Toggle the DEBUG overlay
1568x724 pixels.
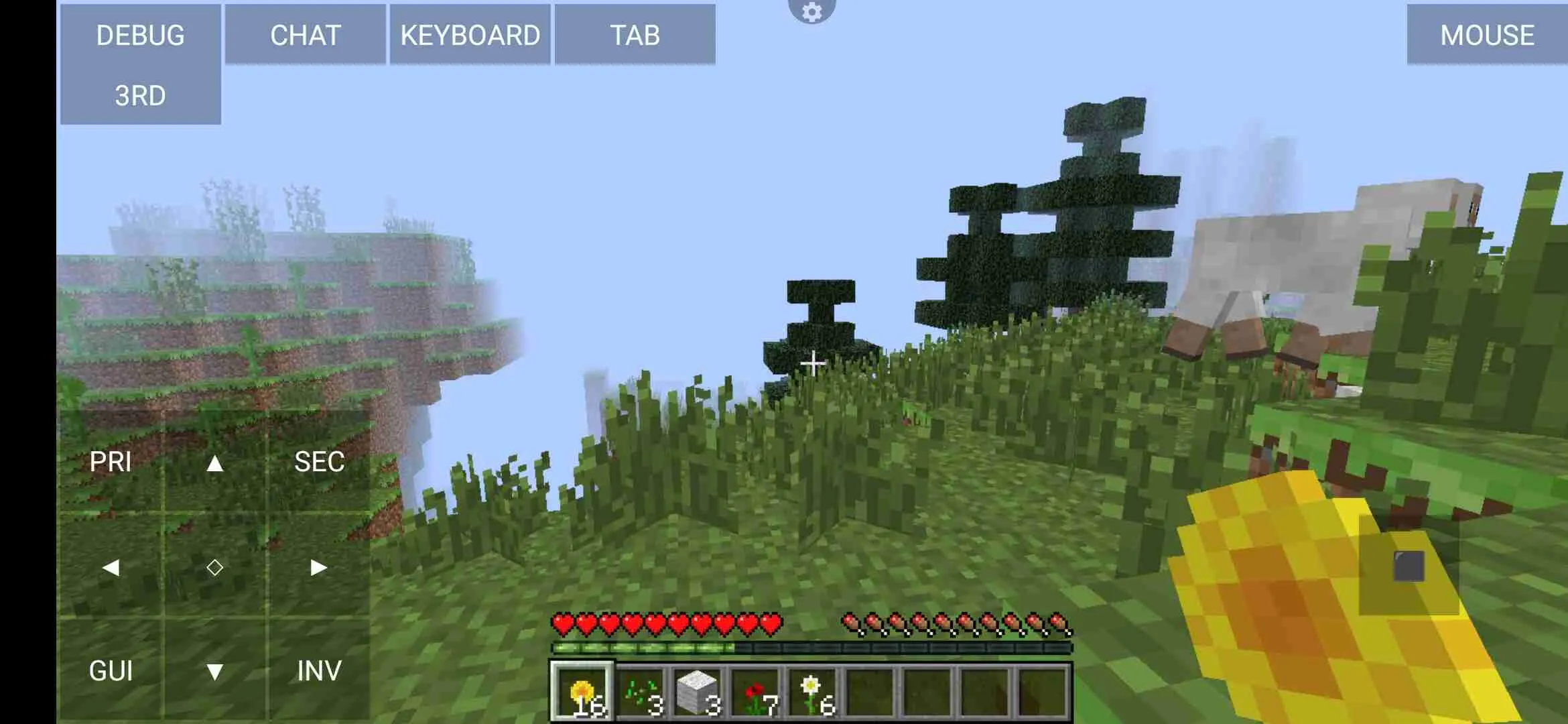[139, 35]
